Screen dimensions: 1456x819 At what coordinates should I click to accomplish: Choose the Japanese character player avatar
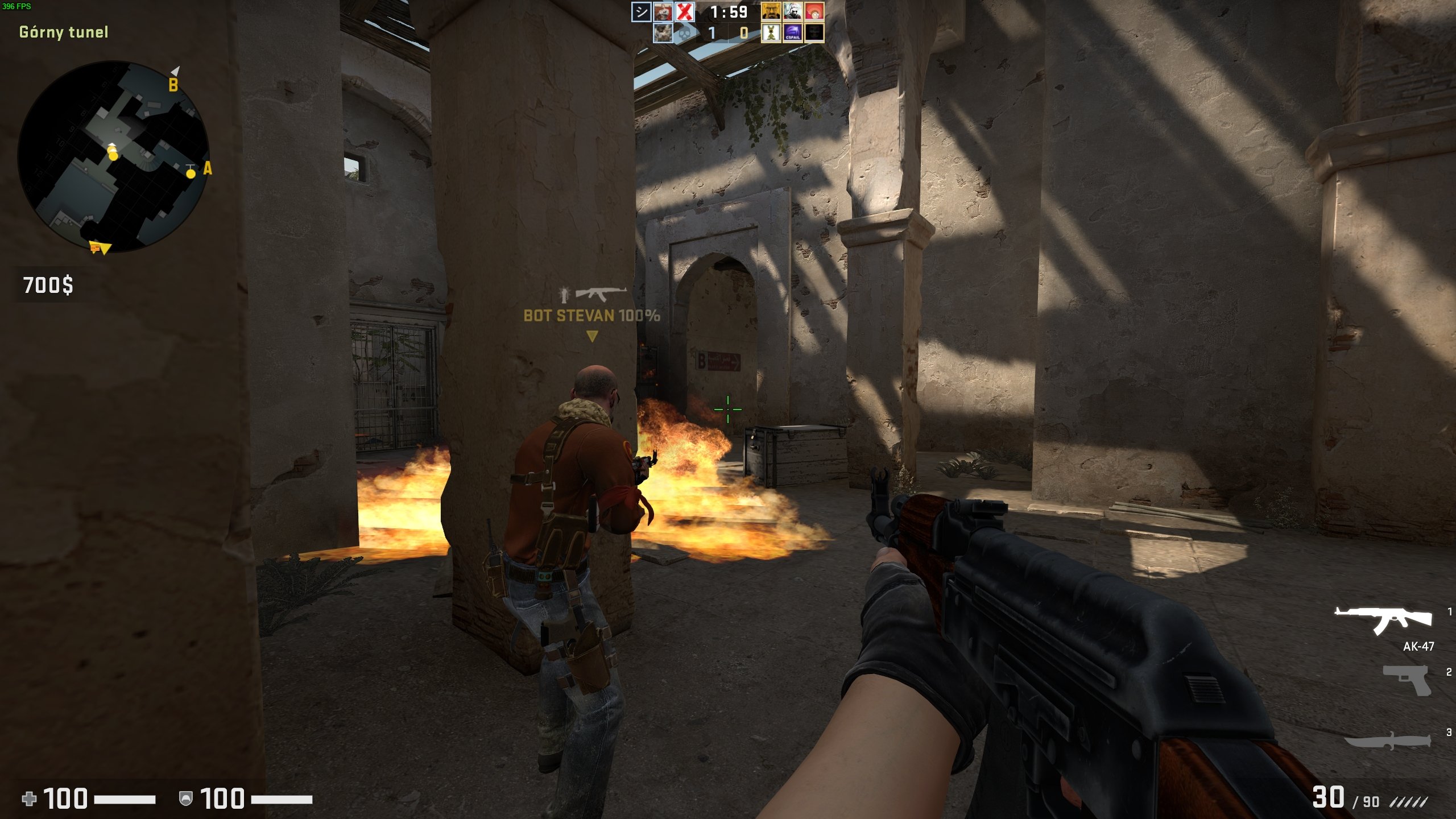641,12
